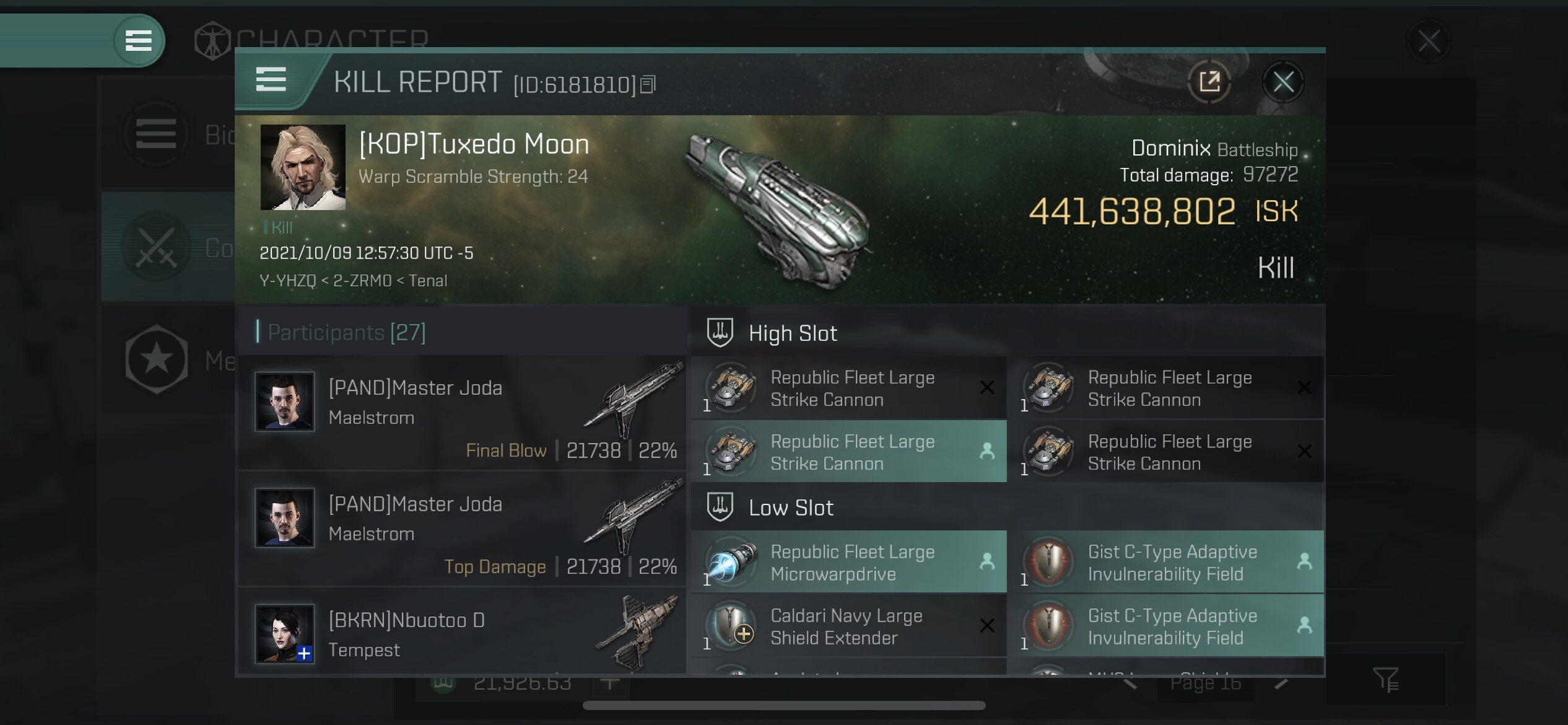The image size is (1568, 725).
Task: Close the Character window behind the report
Action: (x=1429, y=42)
